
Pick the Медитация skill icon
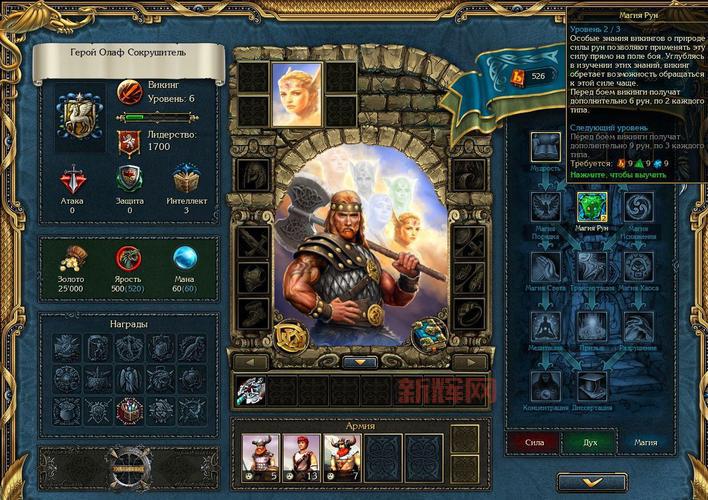tap(545, 325)
